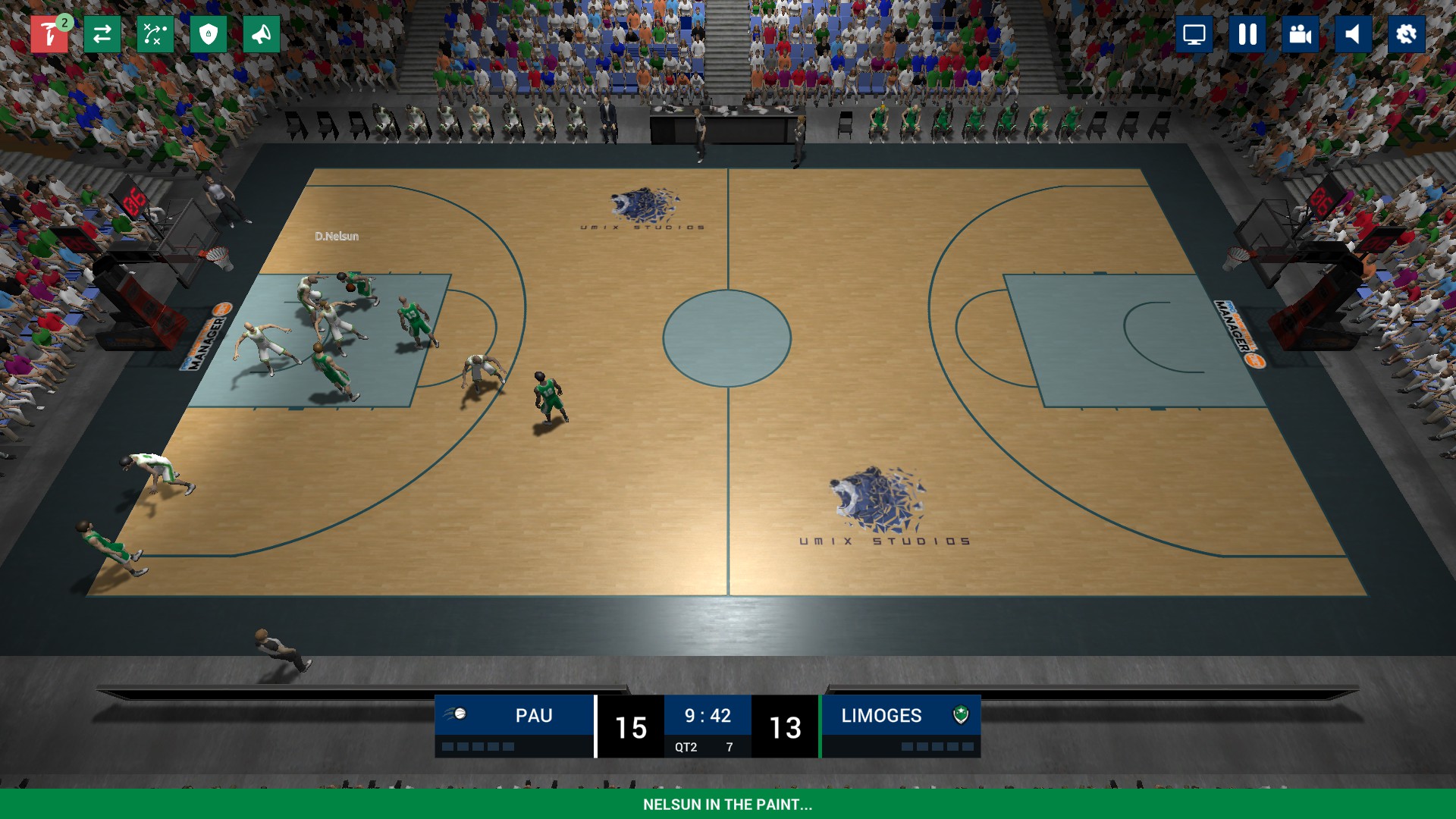Click the D.Nelsun player name label on court

tap(337, 236)
